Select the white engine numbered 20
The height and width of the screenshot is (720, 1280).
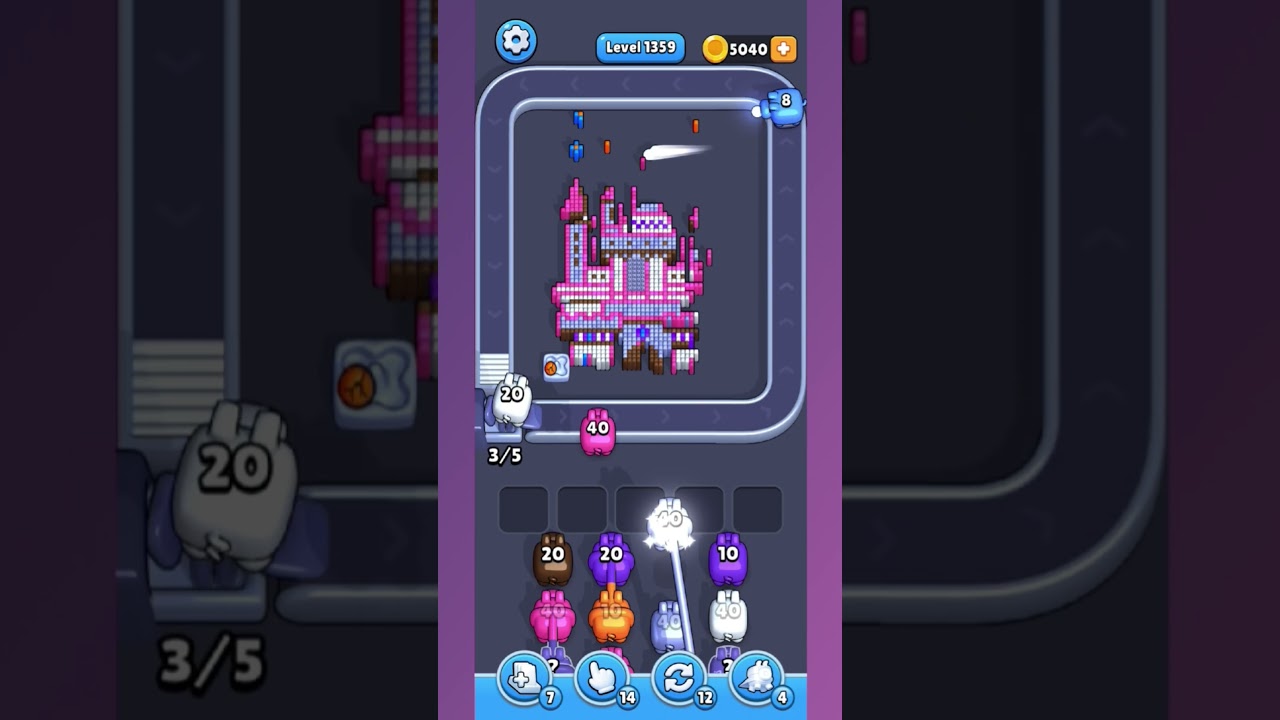[x=511, y=400]
